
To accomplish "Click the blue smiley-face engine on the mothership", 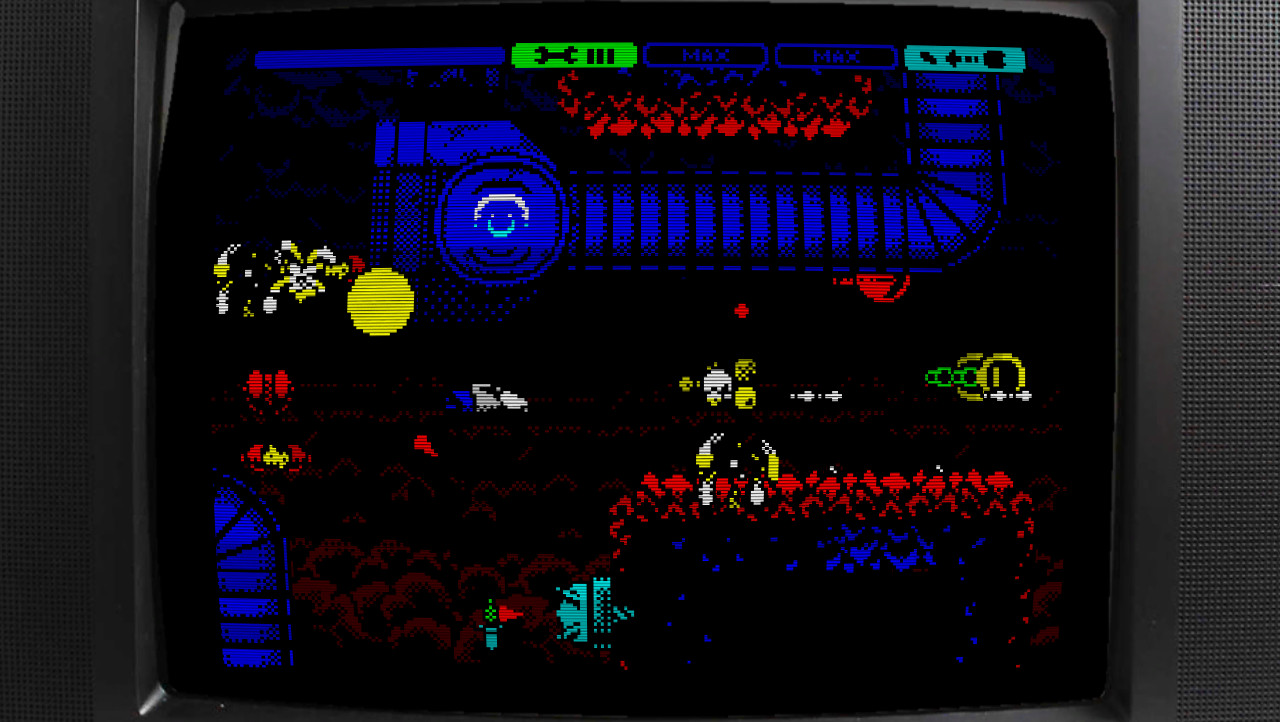I will [502, 215].
